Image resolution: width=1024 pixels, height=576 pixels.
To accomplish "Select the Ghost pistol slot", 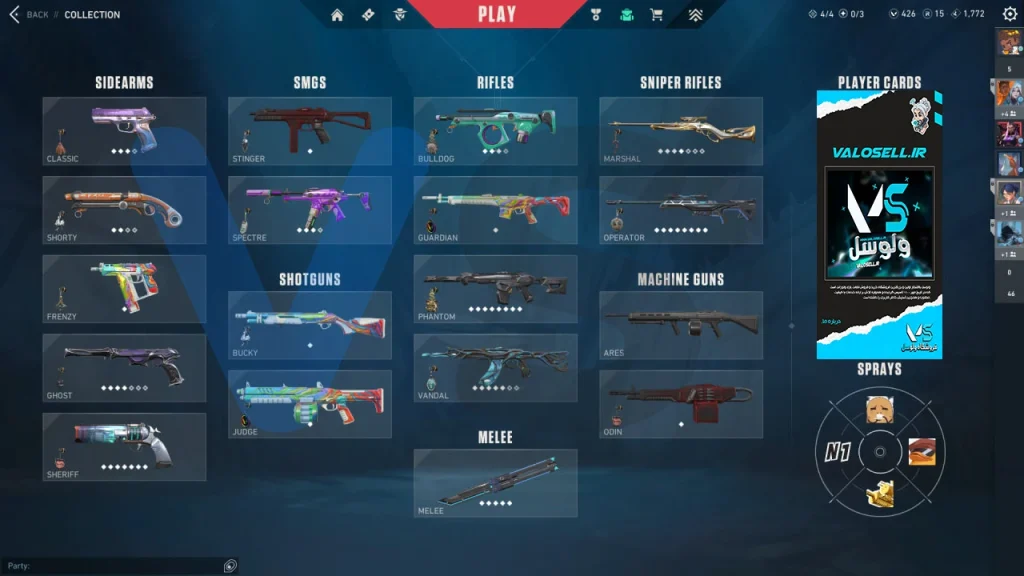I will pyautogui.click(x=124, y=368).
